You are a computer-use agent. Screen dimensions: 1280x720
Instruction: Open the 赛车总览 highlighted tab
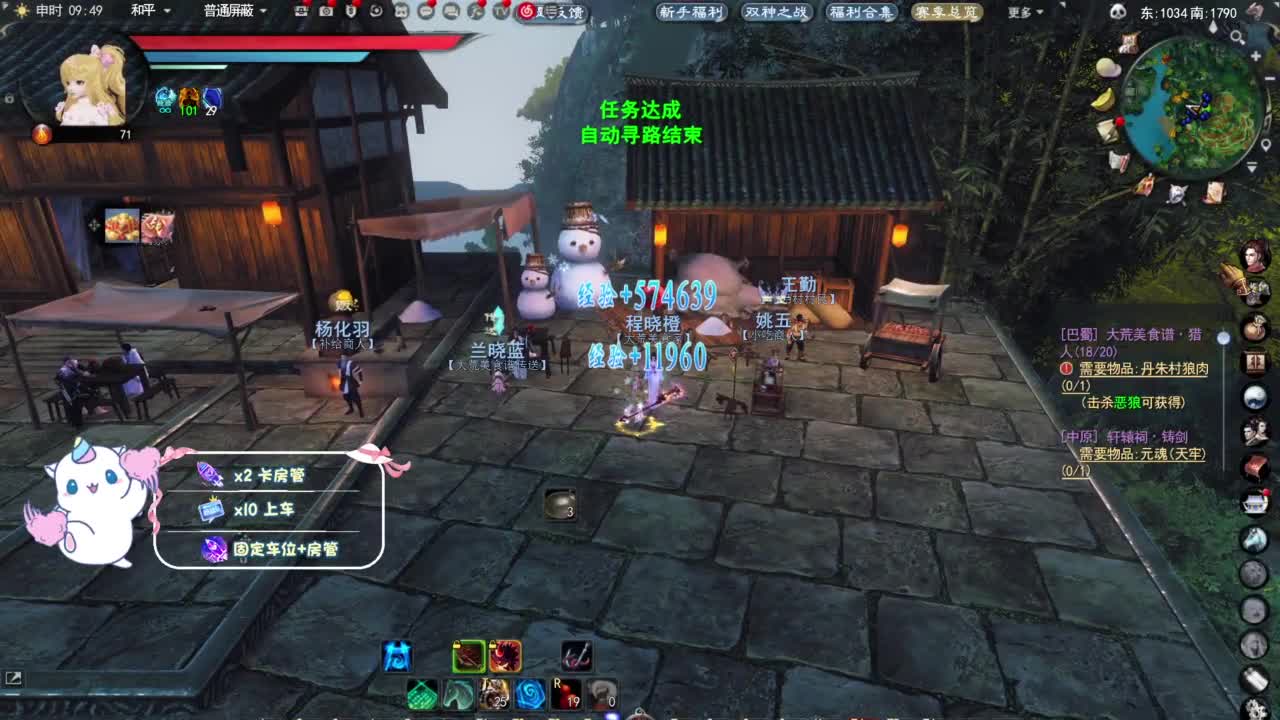pos(950,13)
